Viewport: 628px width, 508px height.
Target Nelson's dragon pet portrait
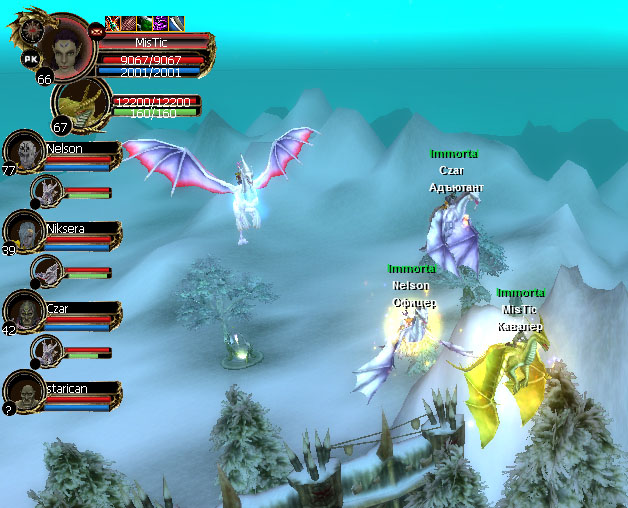47,190
